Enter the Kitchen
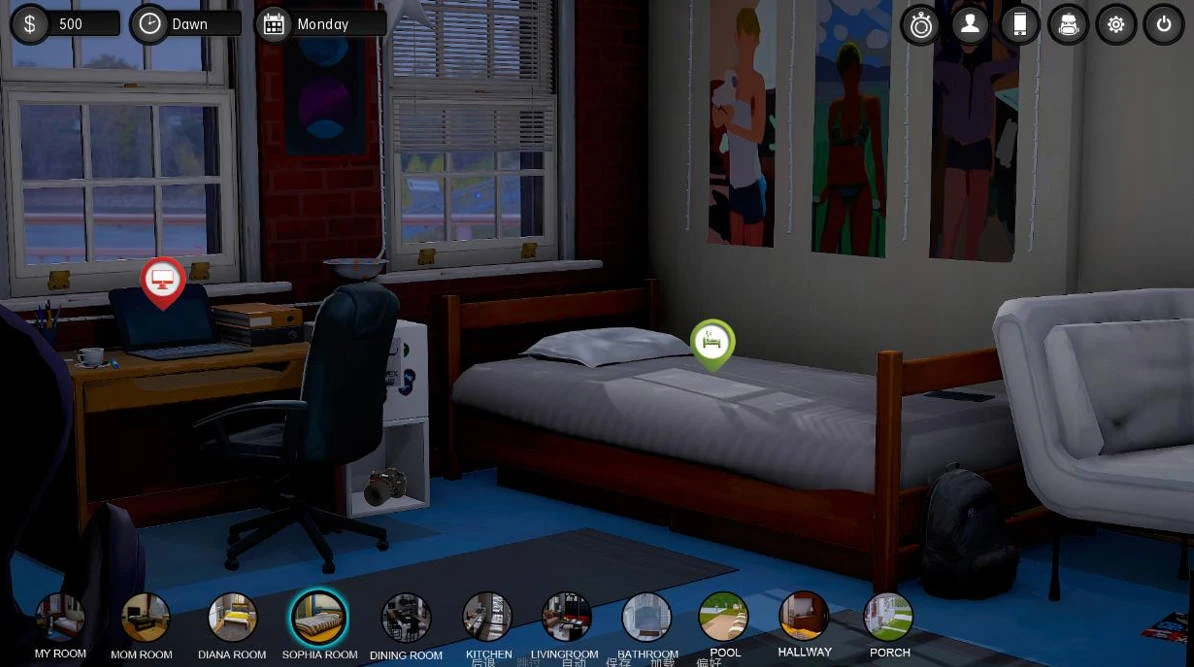Screen dimensions: 1194x667 pyautogui.click(x=488, y=618)
